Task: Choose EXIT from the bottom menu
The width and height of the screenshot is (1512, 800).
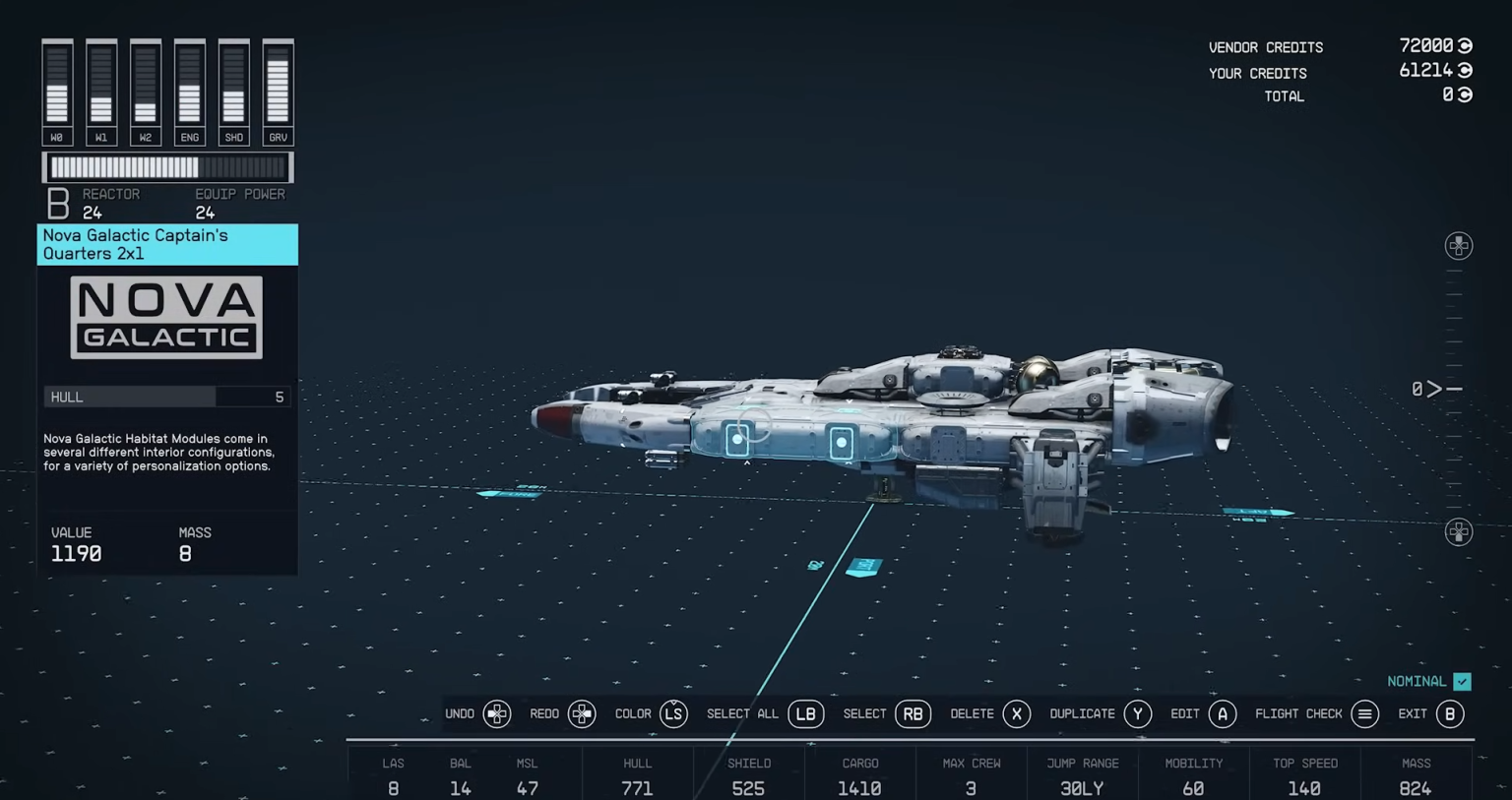Action: click(1413, 713)
